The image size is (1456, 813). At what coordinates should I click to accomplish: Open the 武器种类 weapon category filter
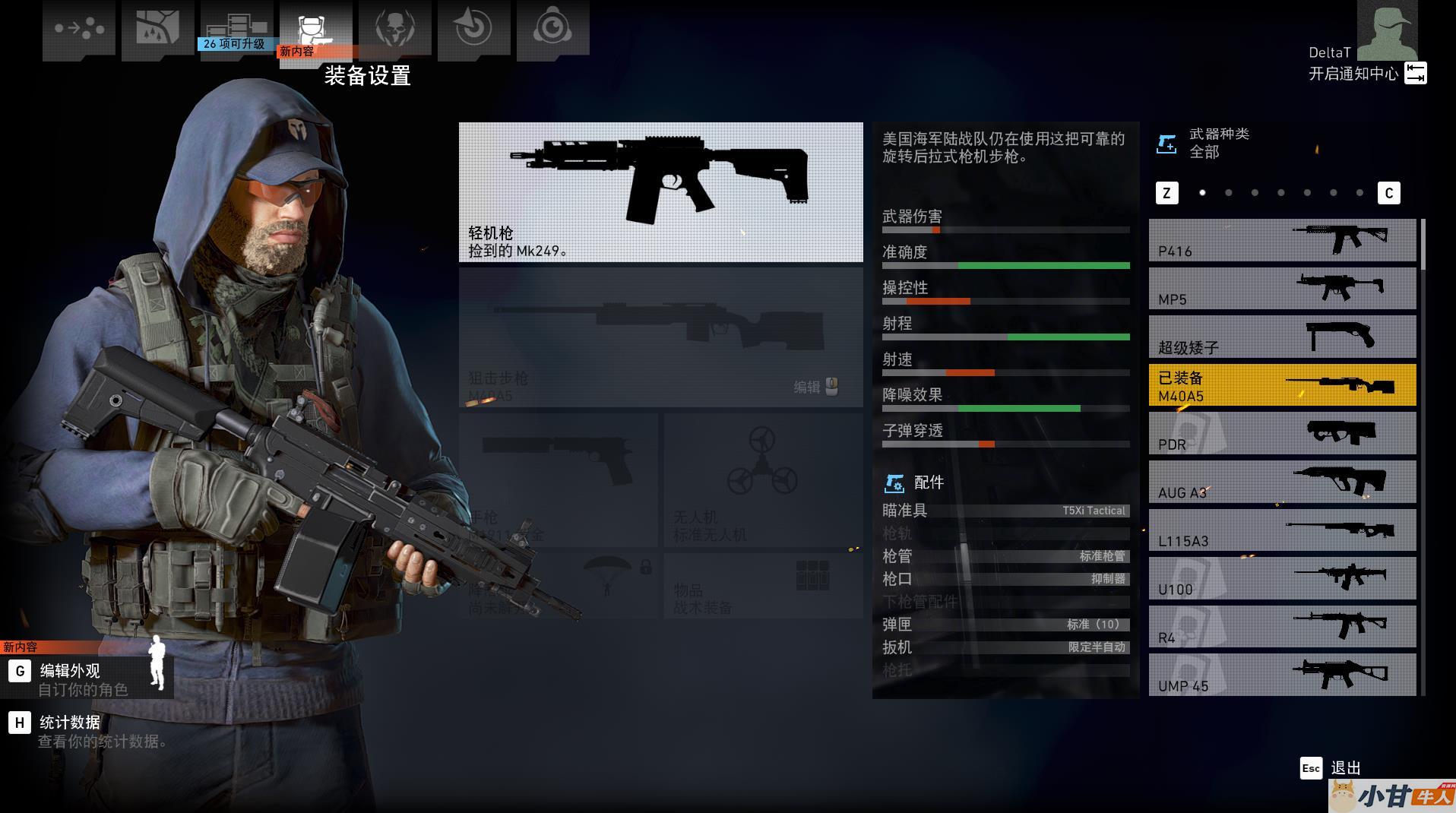(x=1218, y=143)
